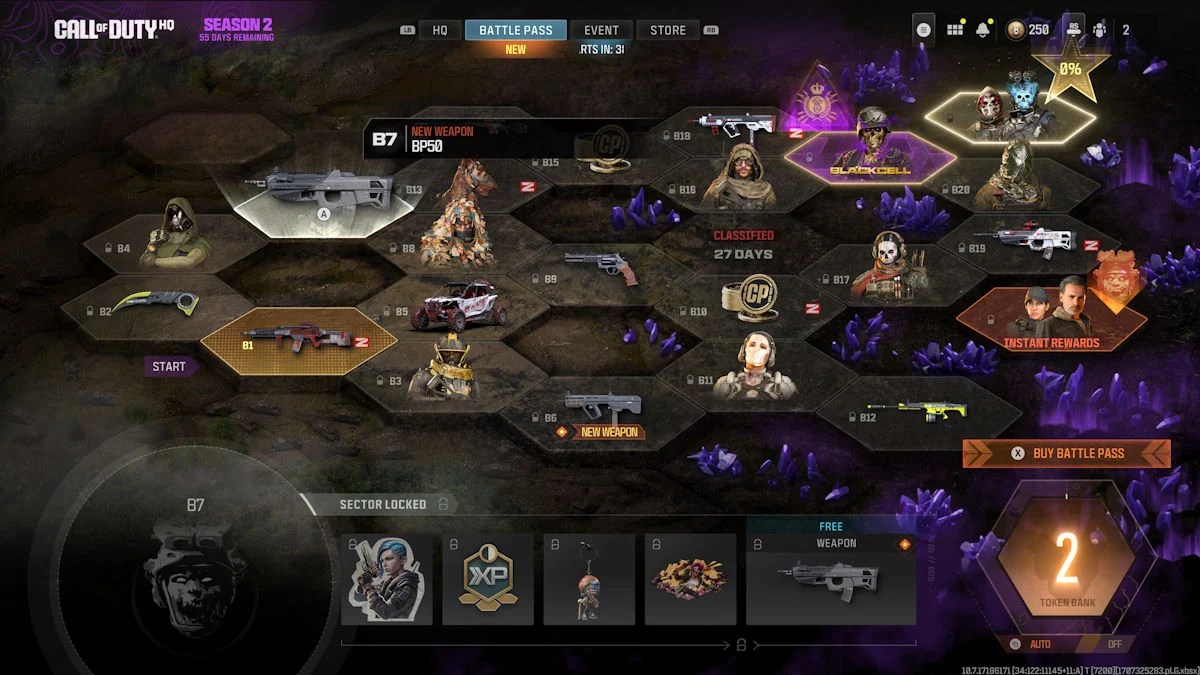Select the XP token reward
Viewport: 1200px width, 675px height.
(x=488, y=579)
